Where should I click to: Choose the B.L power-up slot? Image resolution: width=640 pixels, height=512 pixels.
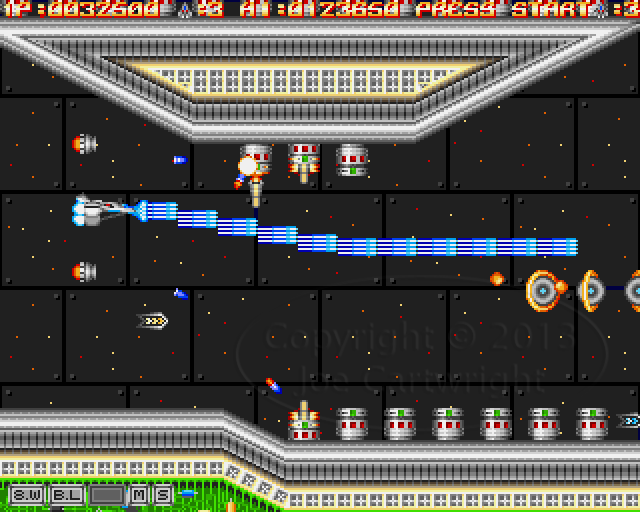(x=67, y=494)
